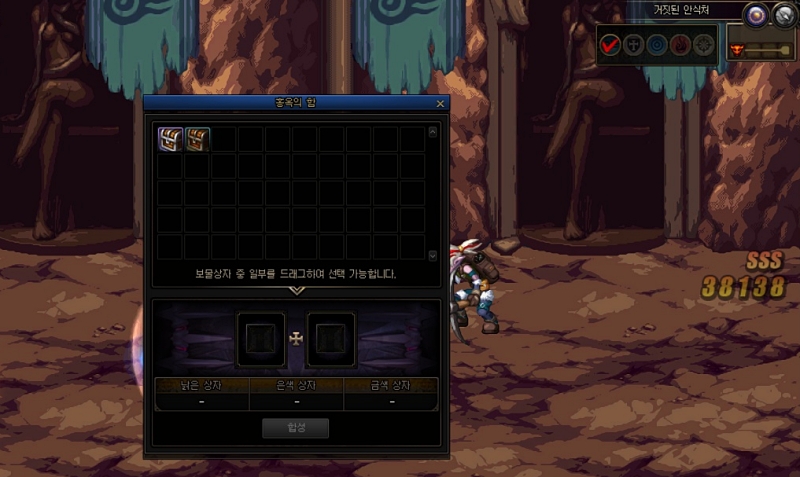Open the dungeon minimap with demon marker
Viewport: 800px width, 477px height.
[x=760, y=46]
